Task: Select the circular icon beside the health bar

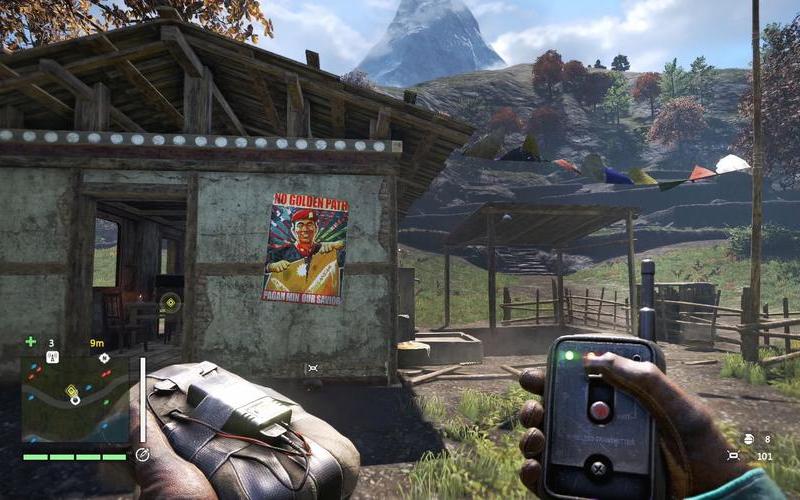Action: [142, 454]
